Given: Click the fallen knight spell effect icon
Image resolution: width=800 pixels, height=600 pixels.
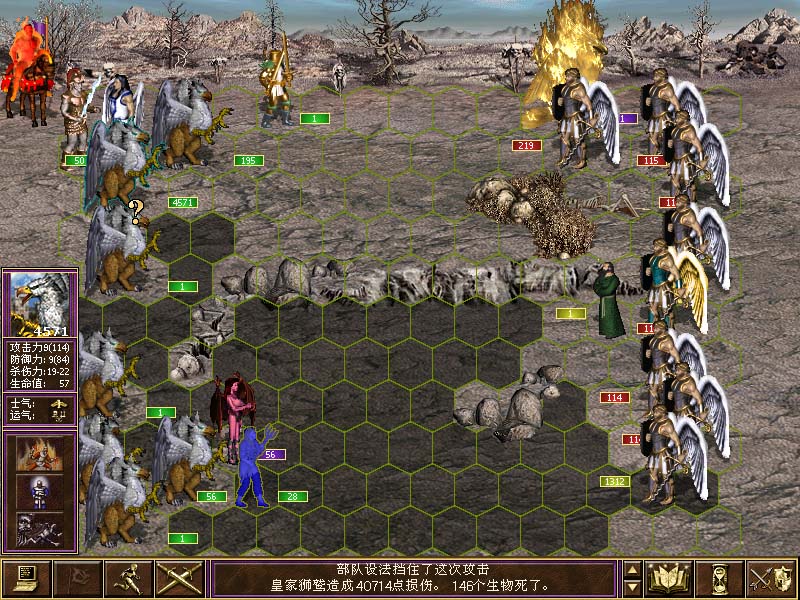Looking at the screenshot, I should (x=39, y=530).
